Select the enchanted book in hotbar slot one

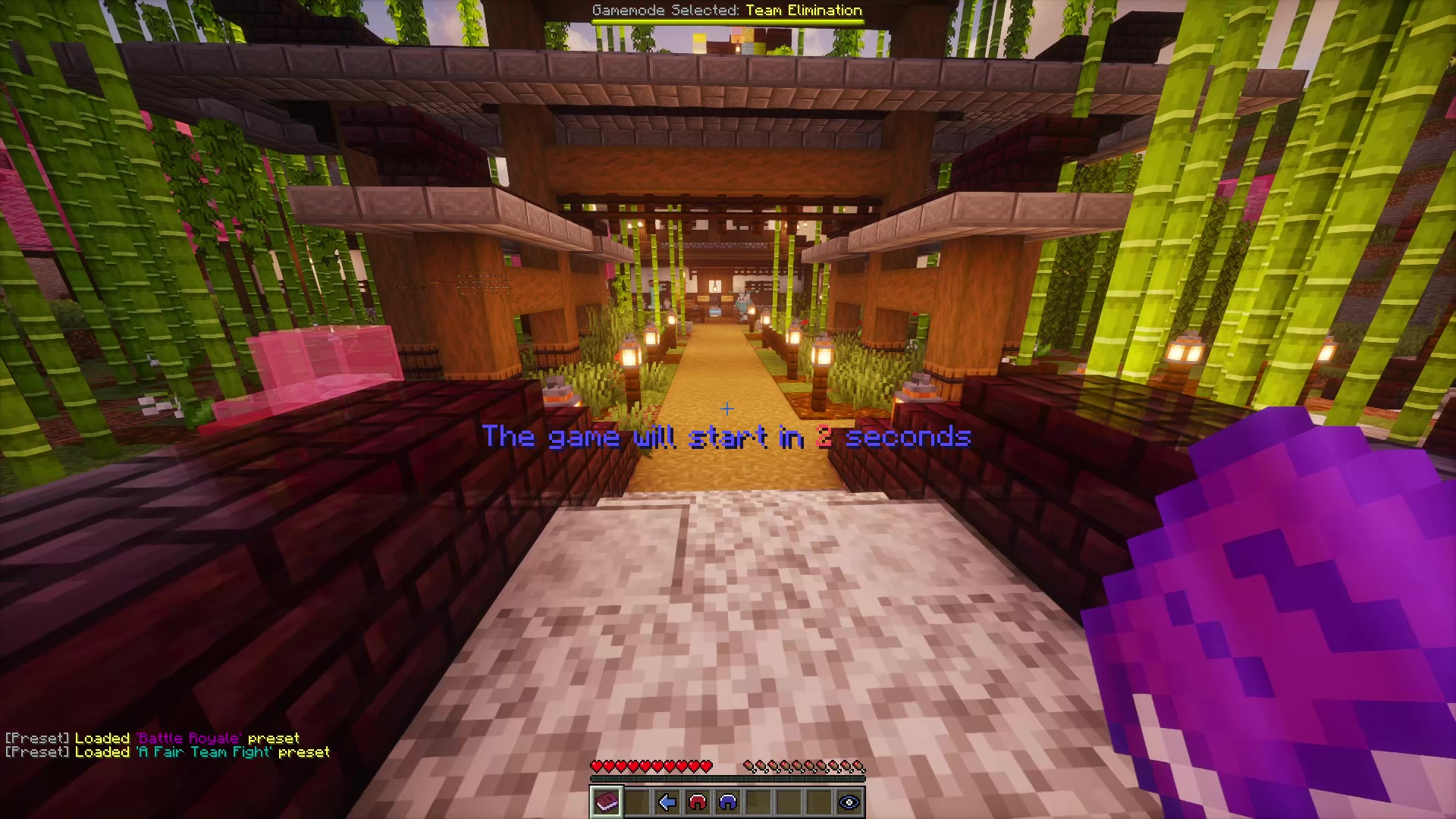tap(606, 802)
